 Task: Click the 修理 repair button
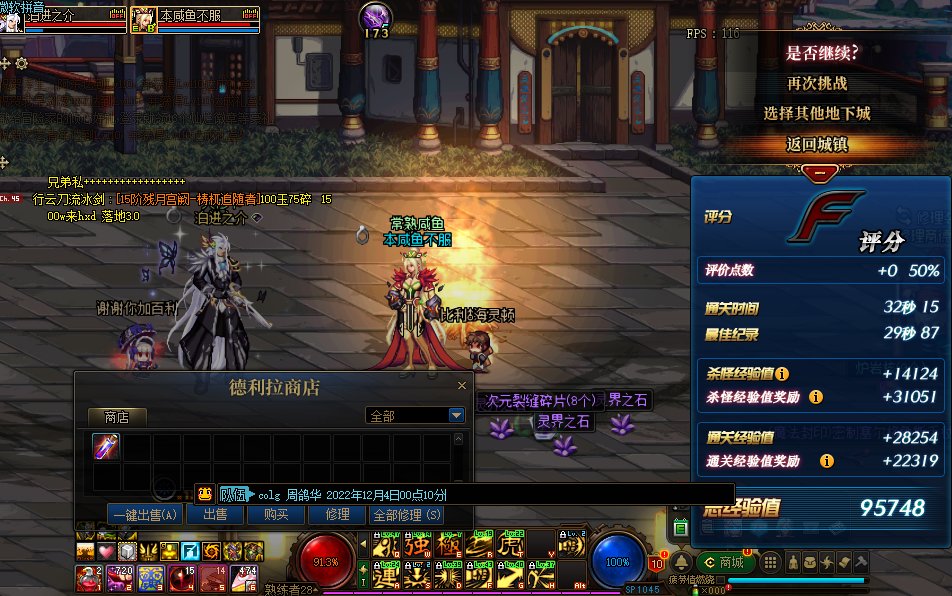coord(338,514)
